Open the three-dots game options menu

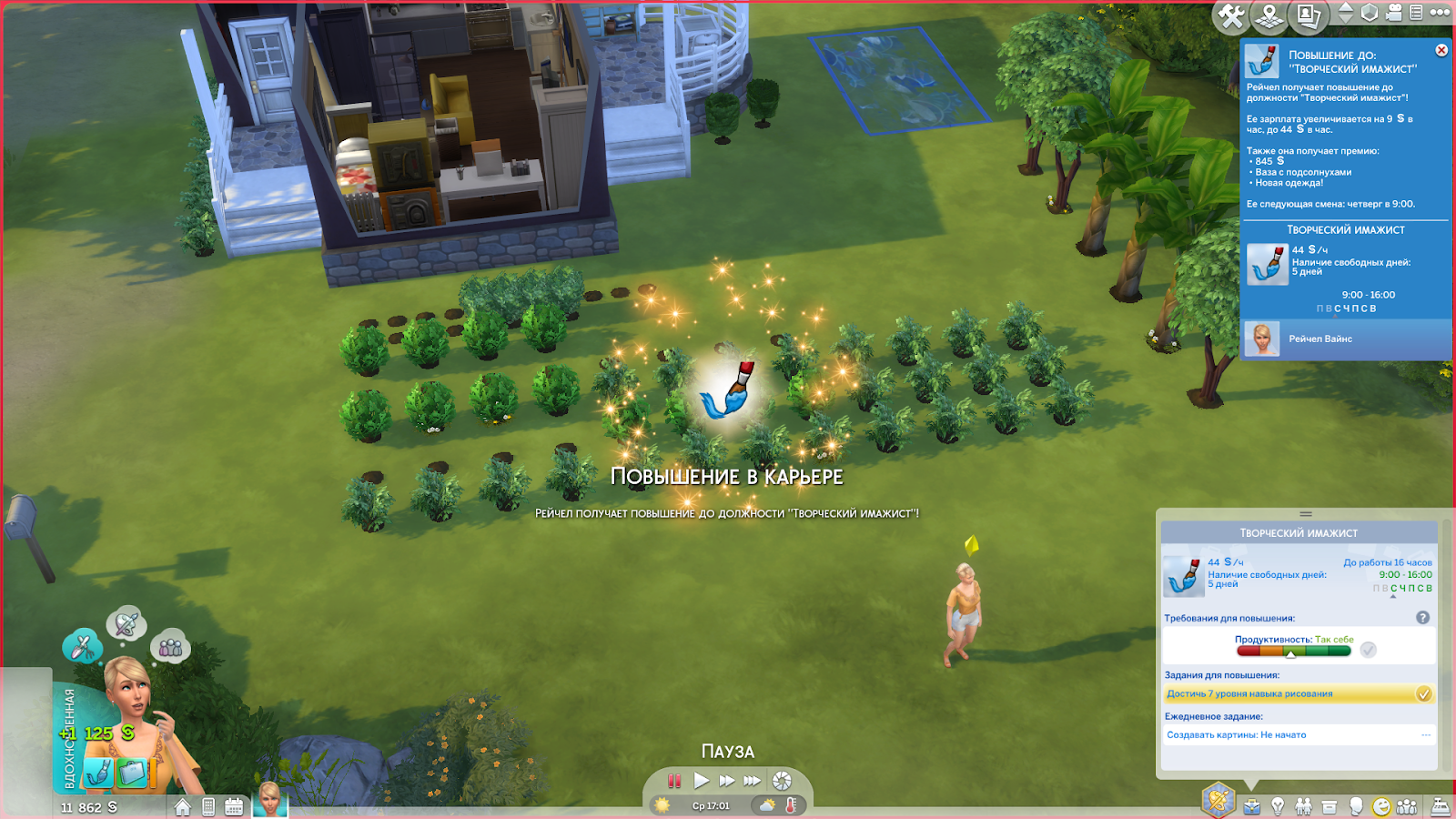(x=1440, y=13)
